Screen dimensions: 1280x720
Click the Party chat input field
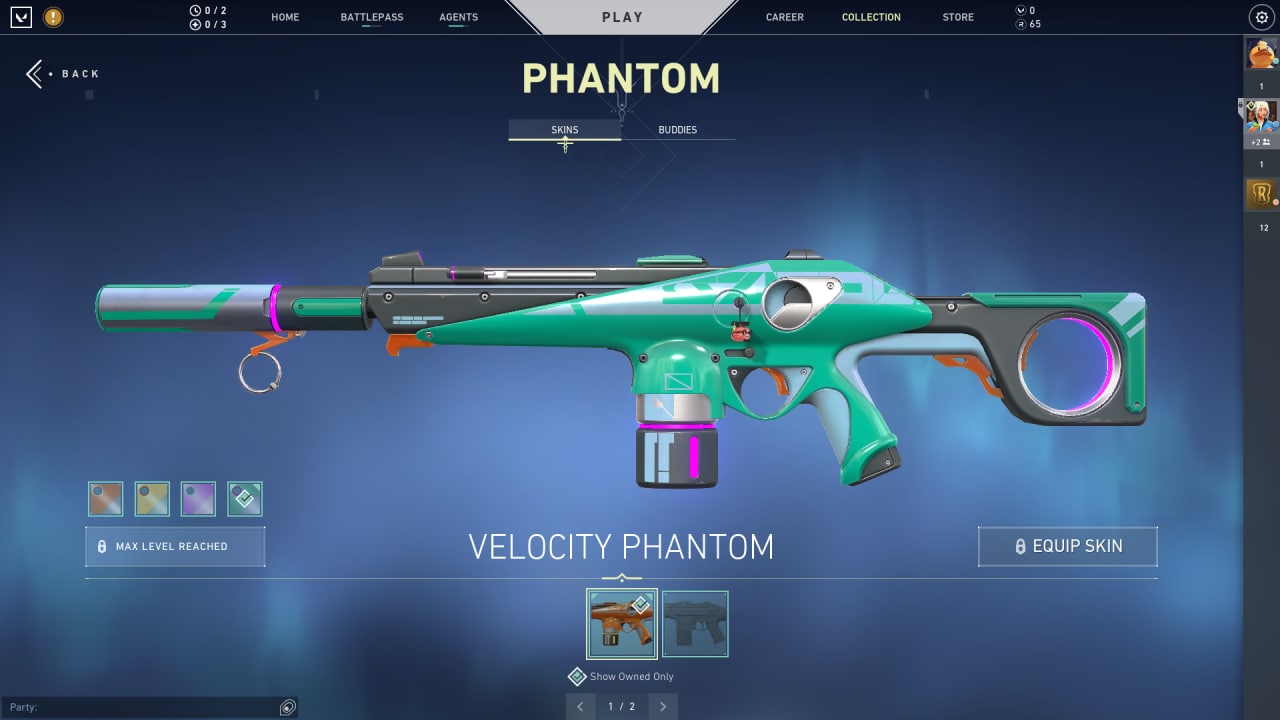coord(140,708)
